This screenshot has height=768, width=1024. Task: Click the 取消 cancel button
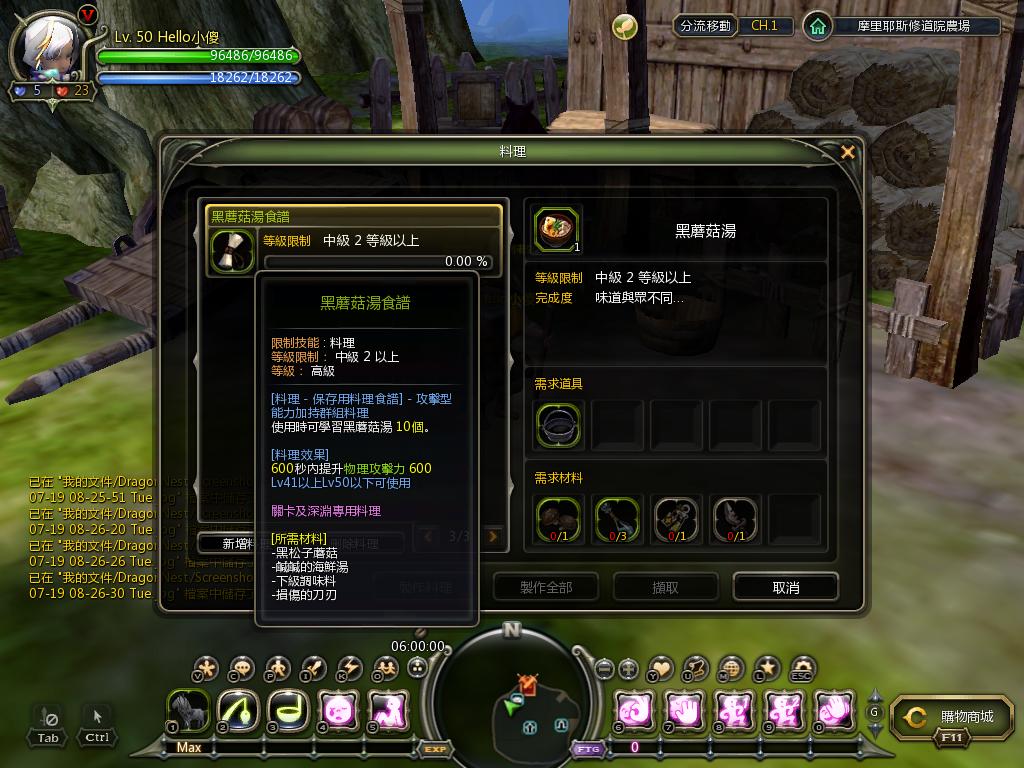pyautogui.click(x=785, y=587)
